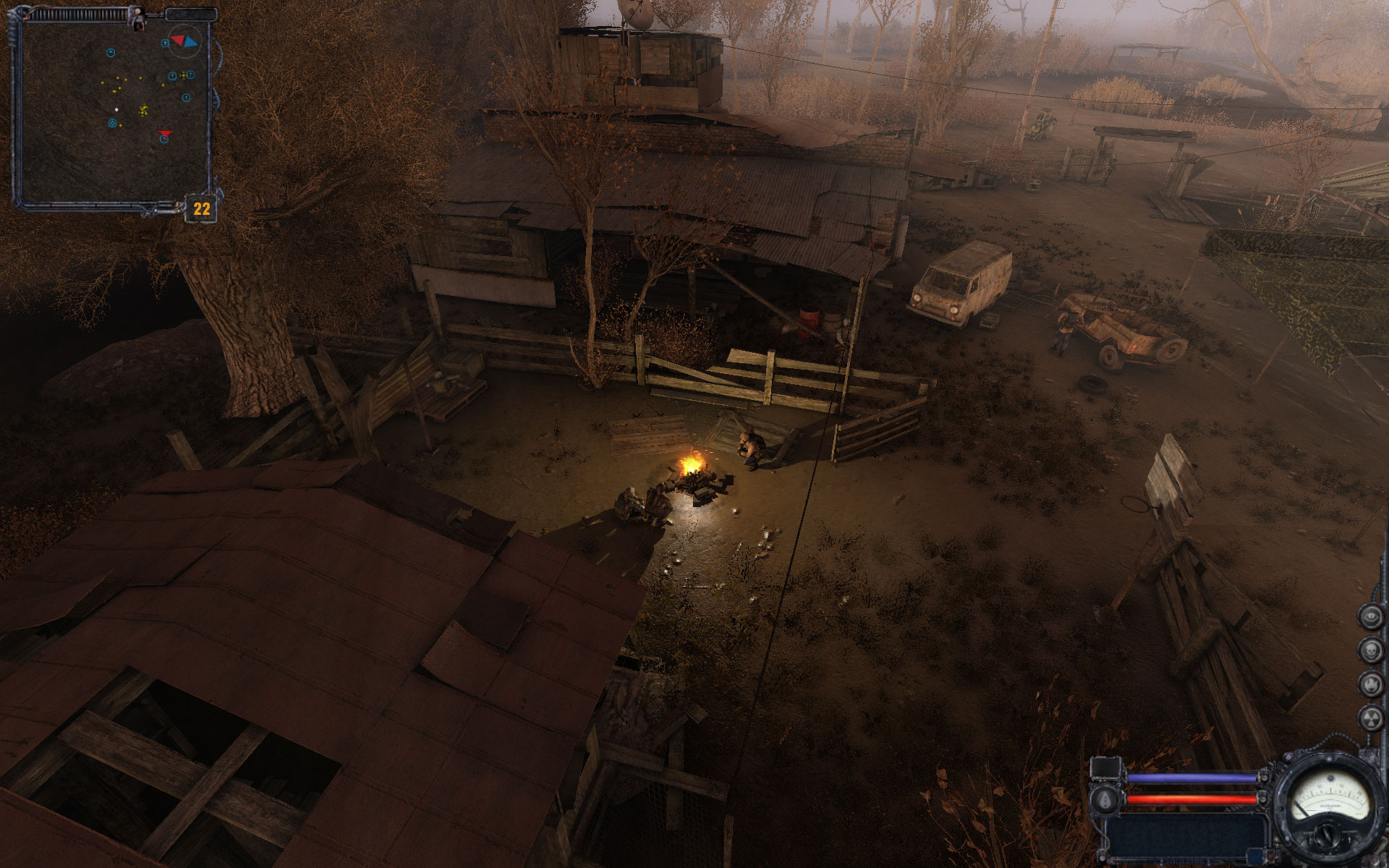Click the skull chemical hazard indicator
Image resolution: width=1389 pixels, height=868 pixels.
(x=1369, y=650)
